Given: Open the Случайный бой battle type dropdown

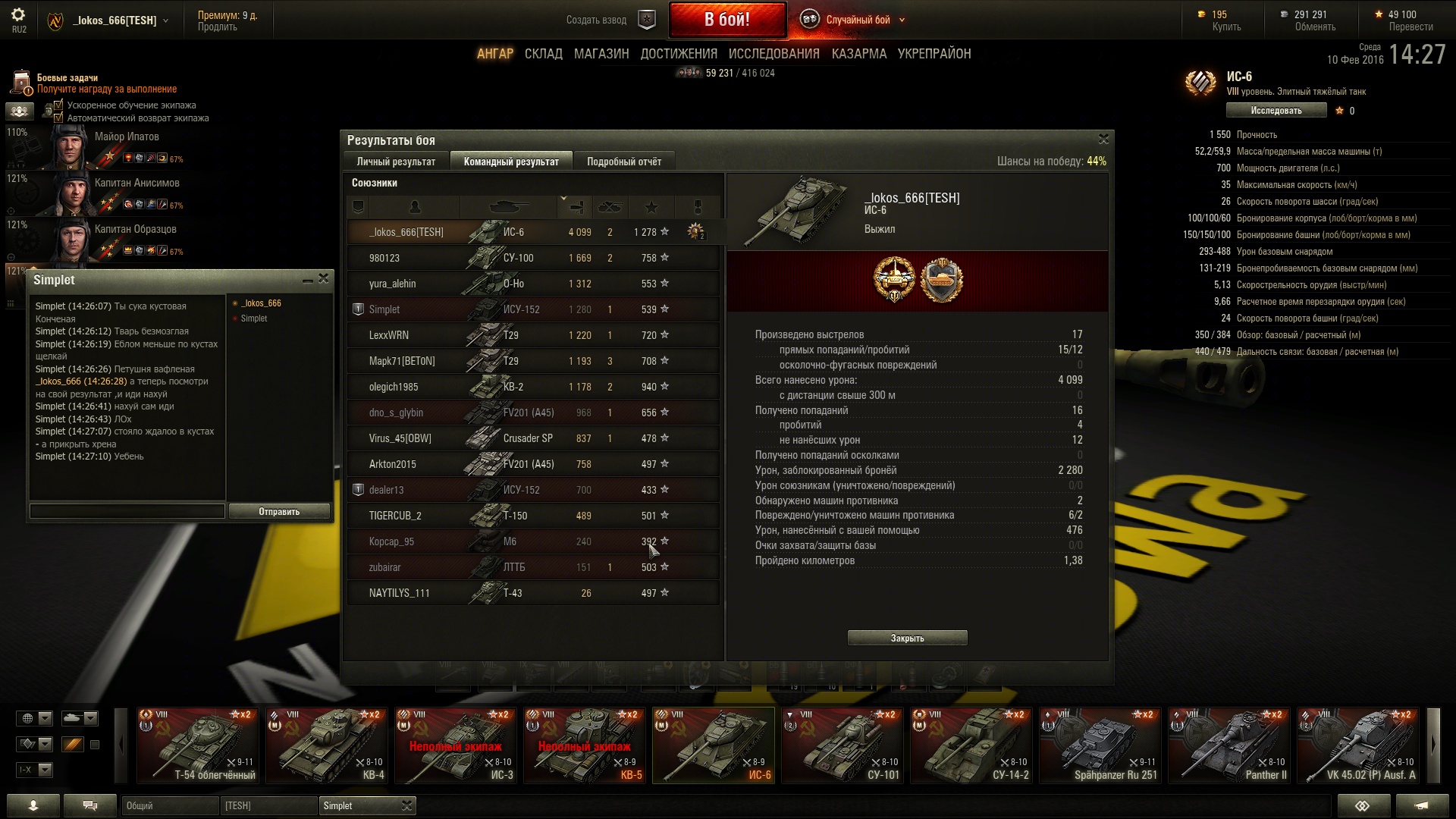Looking at the screenshot, I should tap(857, 20).
